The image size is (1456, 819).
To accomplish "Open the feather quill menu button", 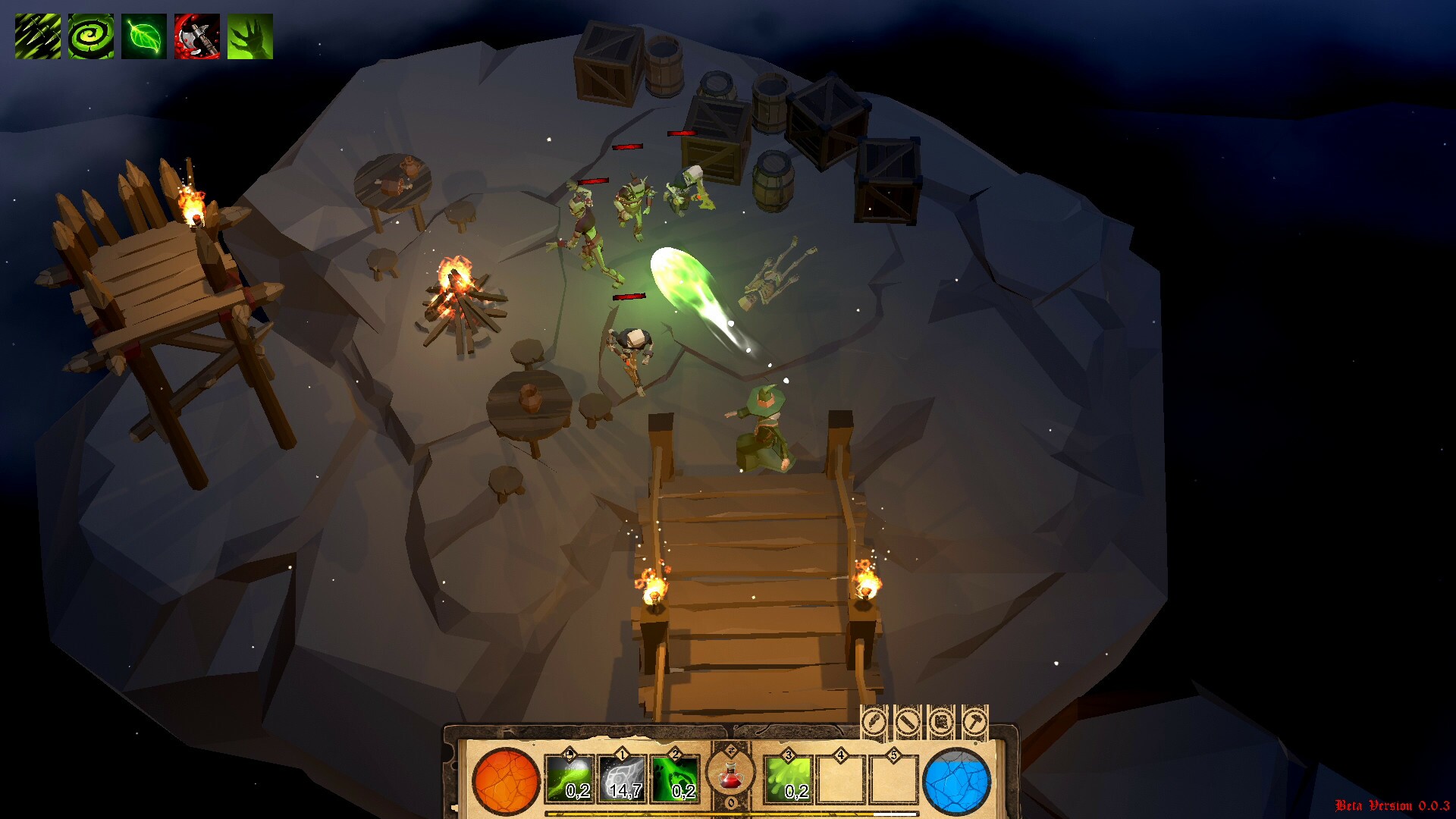I will 874,721.
